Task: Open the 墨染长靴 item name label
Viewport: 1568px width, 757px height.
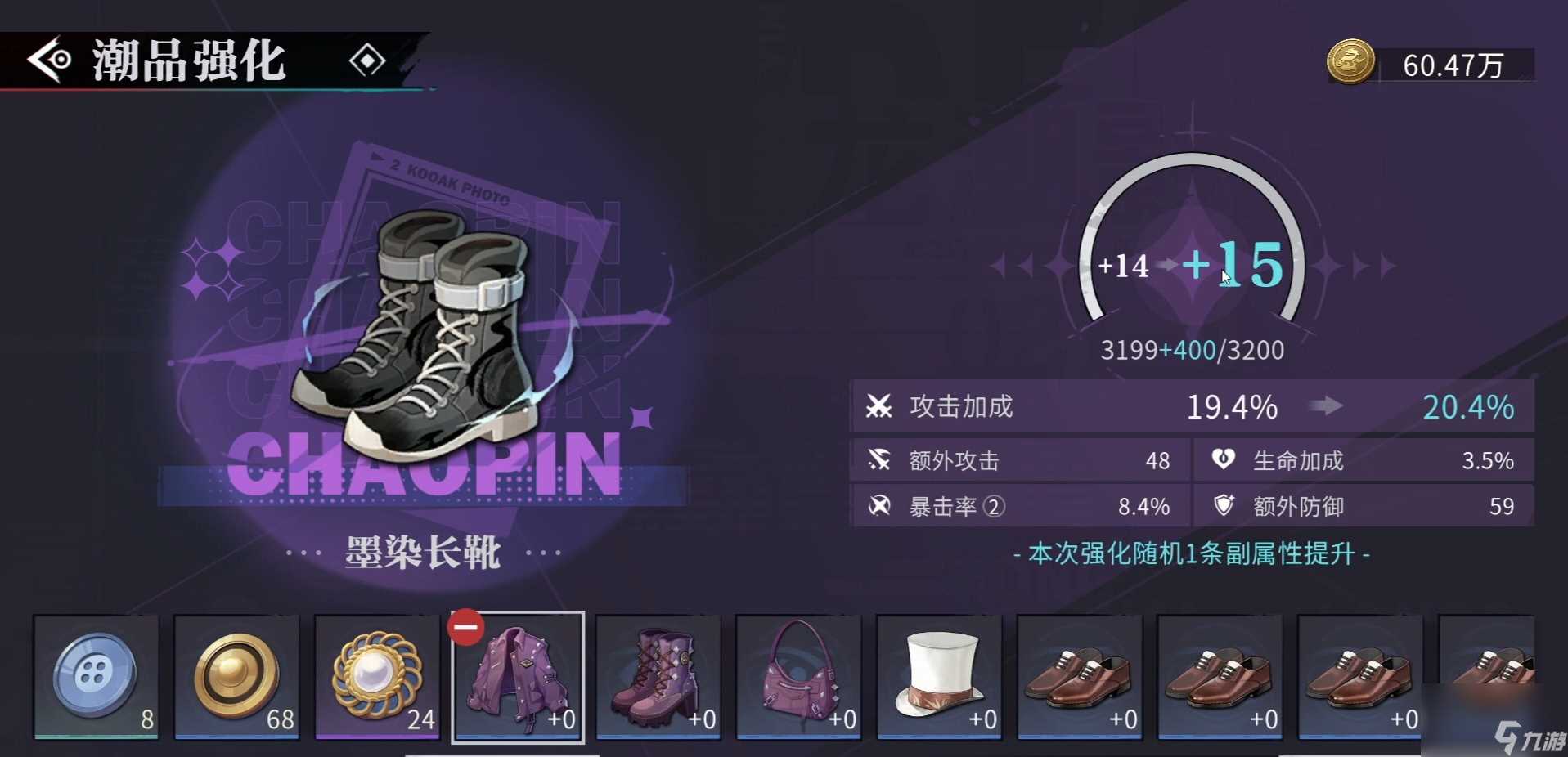Action: point(421,553)
